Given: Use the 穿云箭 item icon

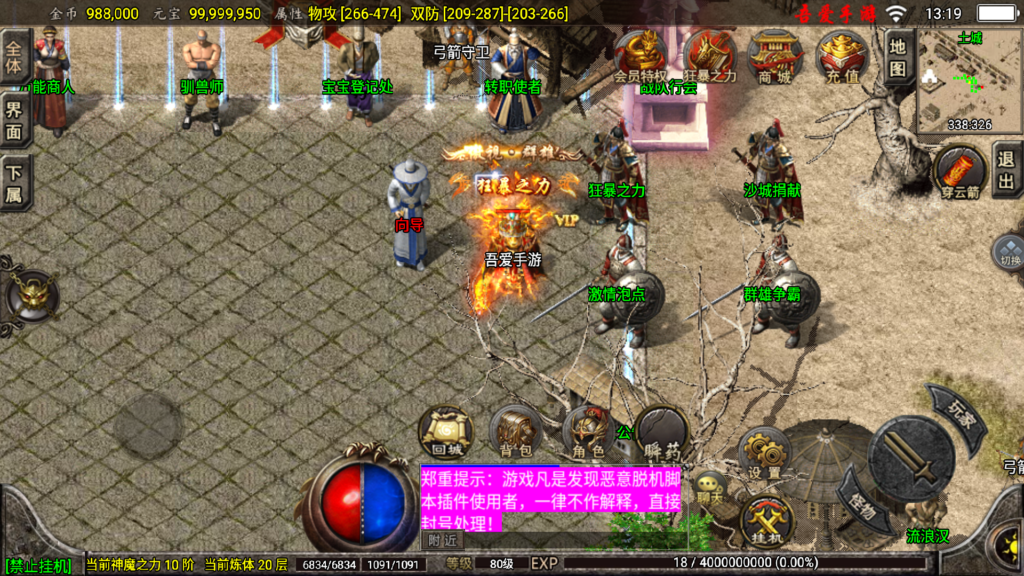Looking at the screenshot, I should [x=960, y=168].
